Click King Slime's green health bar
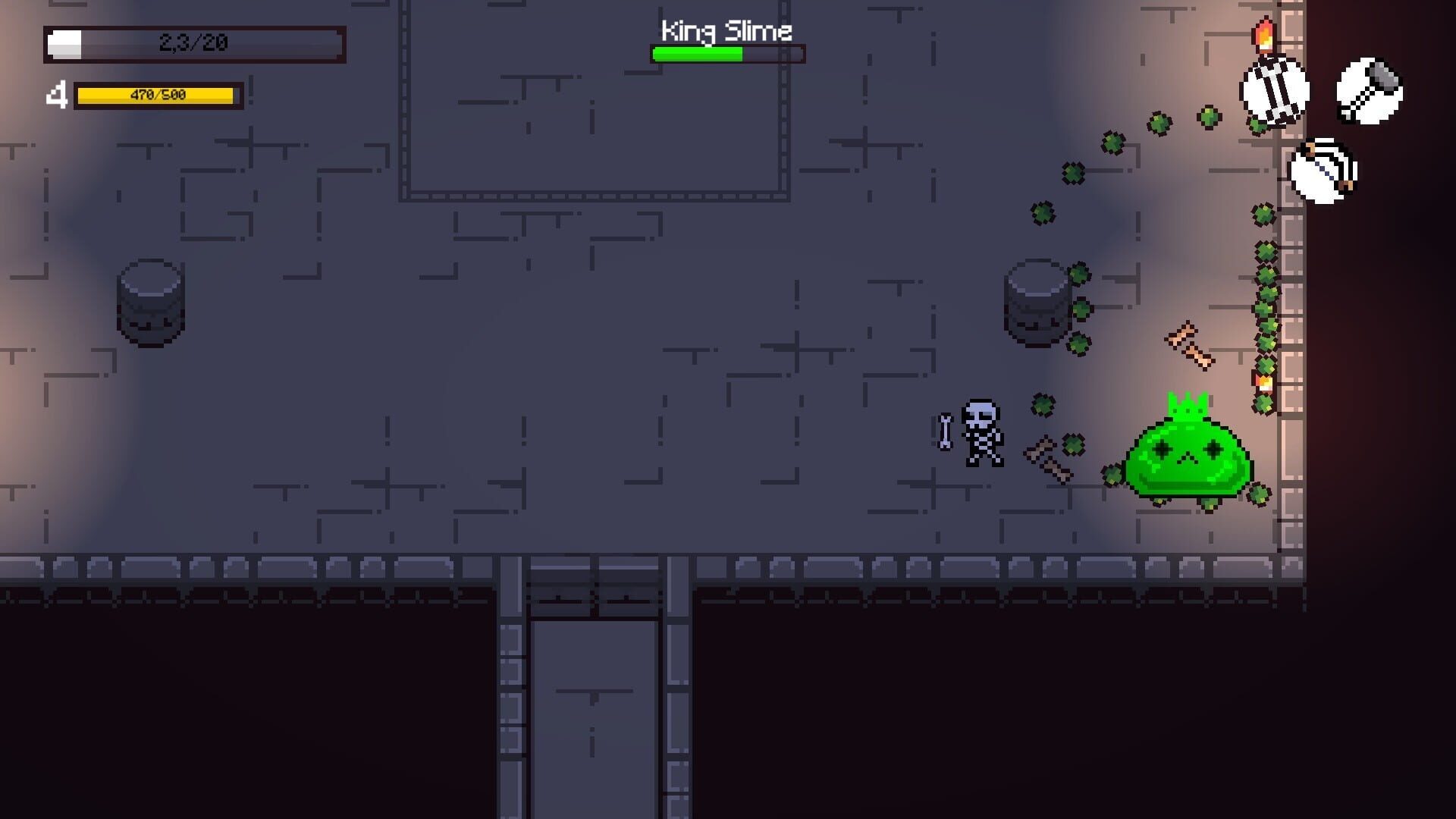The width and height of the screenshot is (1456, 819). (x=698, y=53)
